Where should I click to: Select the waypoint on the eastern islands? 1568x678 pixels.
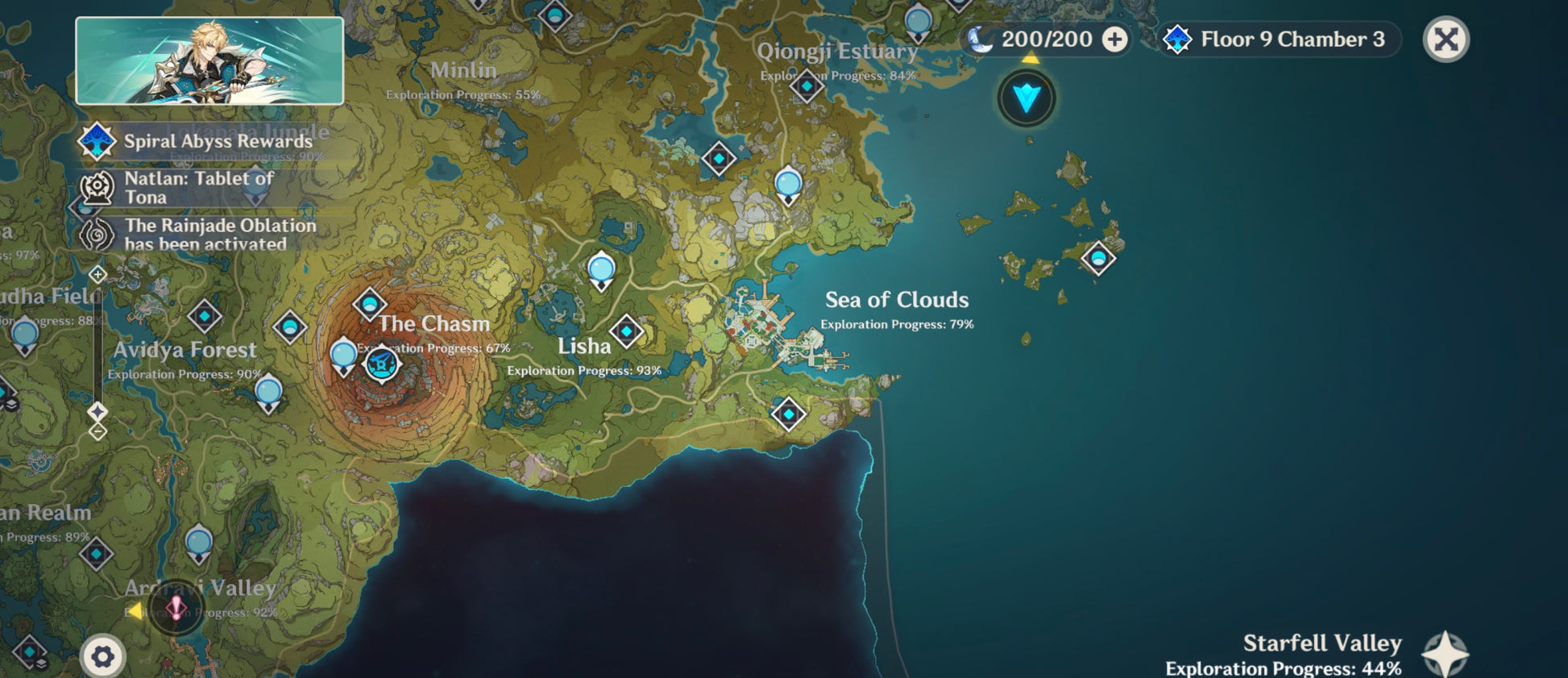click(1097, 259)
